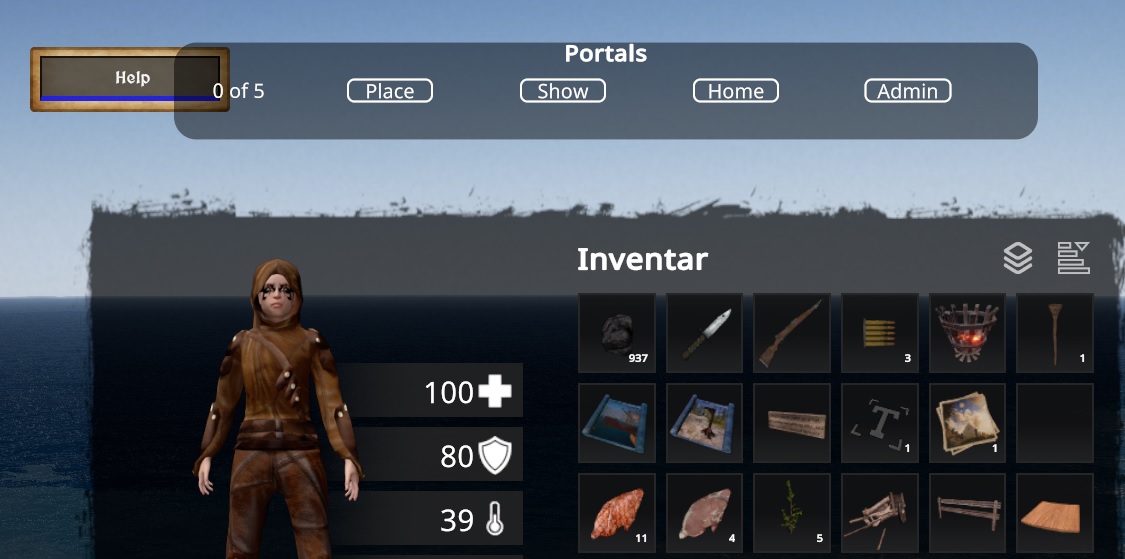Toggle the inventory stacking layers icon
This screenshot has width=1125, height=559.
pyautogui.click(x=1018, y=259)
